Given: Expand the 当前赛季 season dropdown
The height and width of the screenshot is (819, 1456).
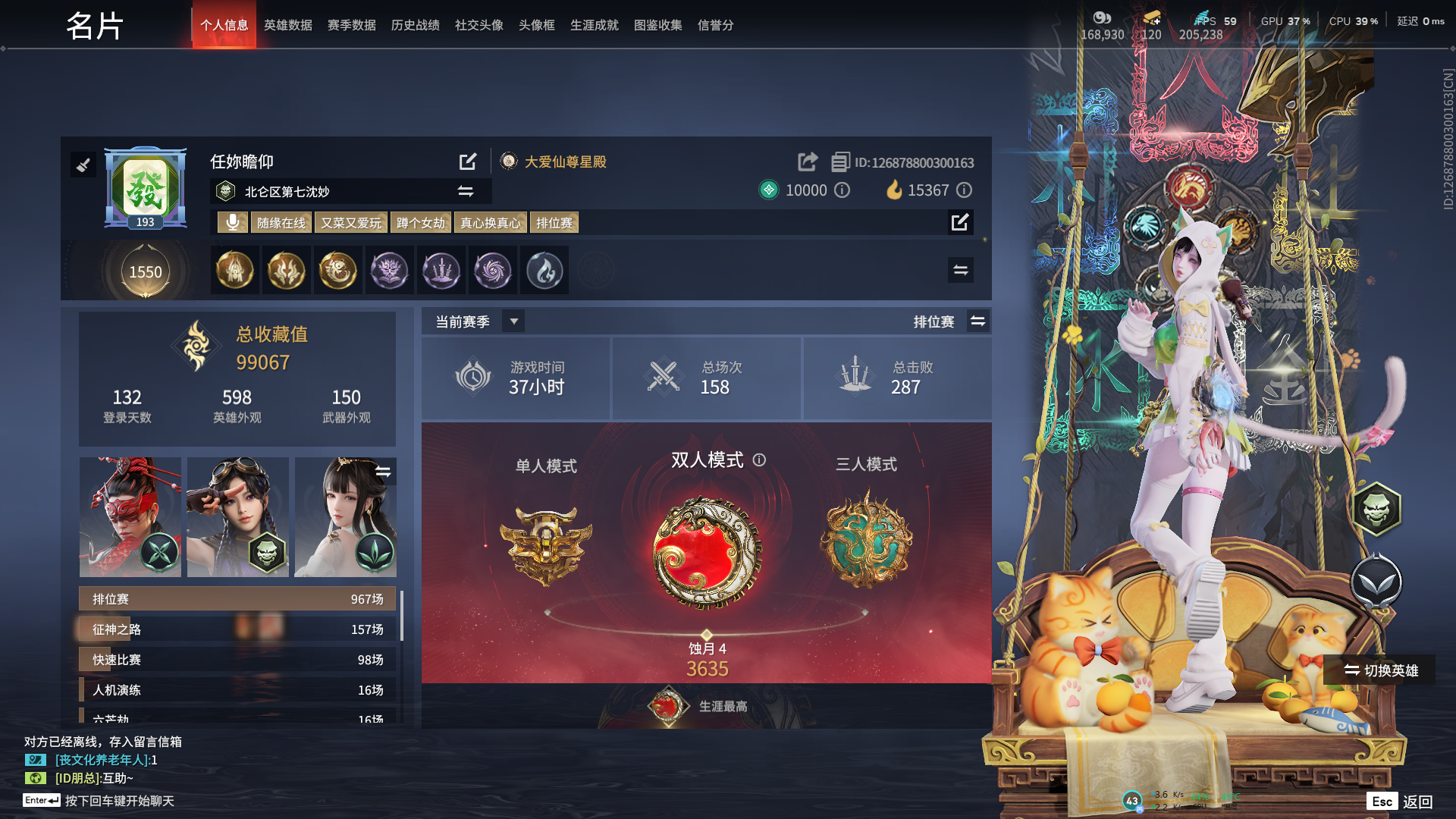Looking at the screenshot, I should click(x=513, y=321).
